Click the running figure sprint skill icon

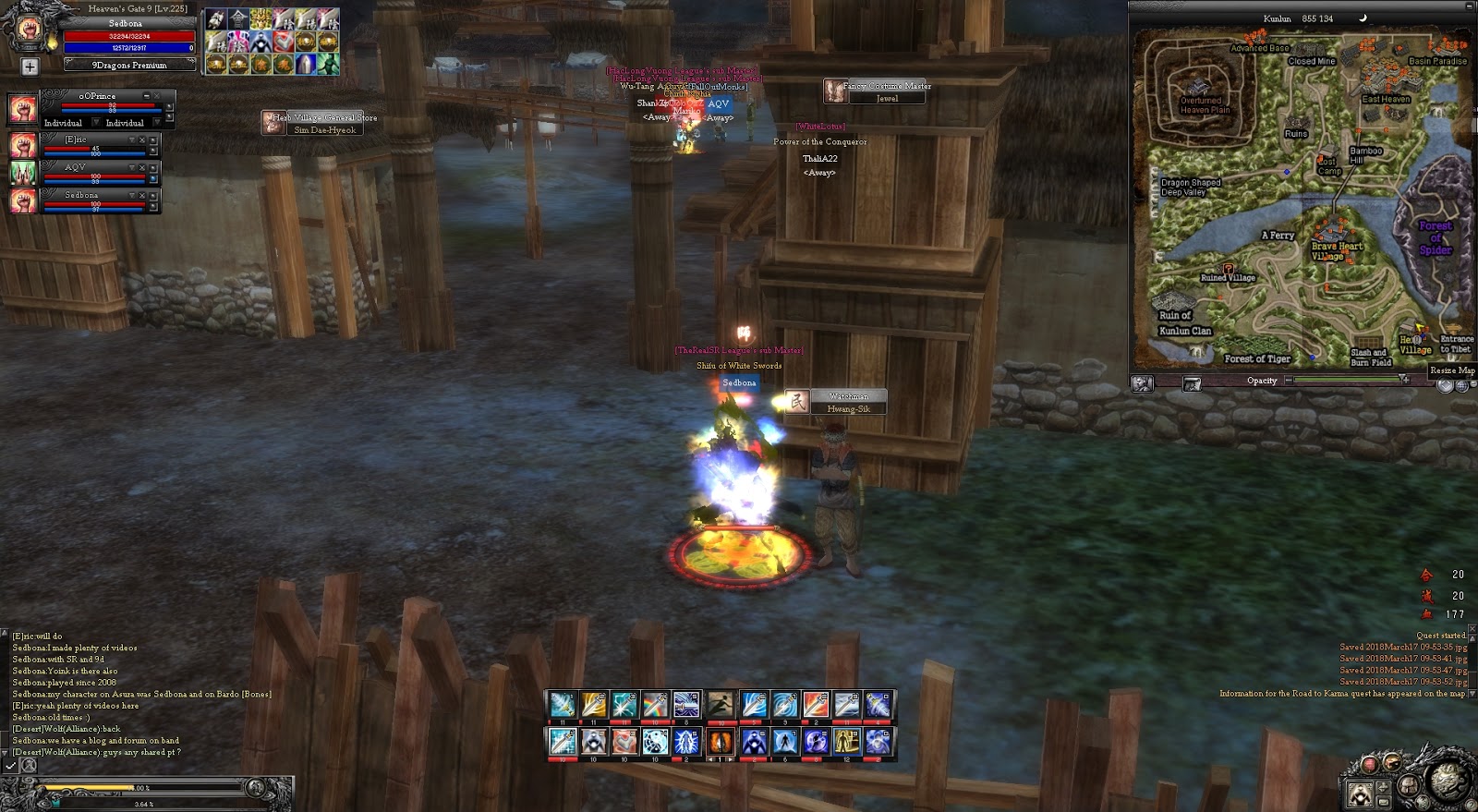pyautogui.click(x=721, y=705)
